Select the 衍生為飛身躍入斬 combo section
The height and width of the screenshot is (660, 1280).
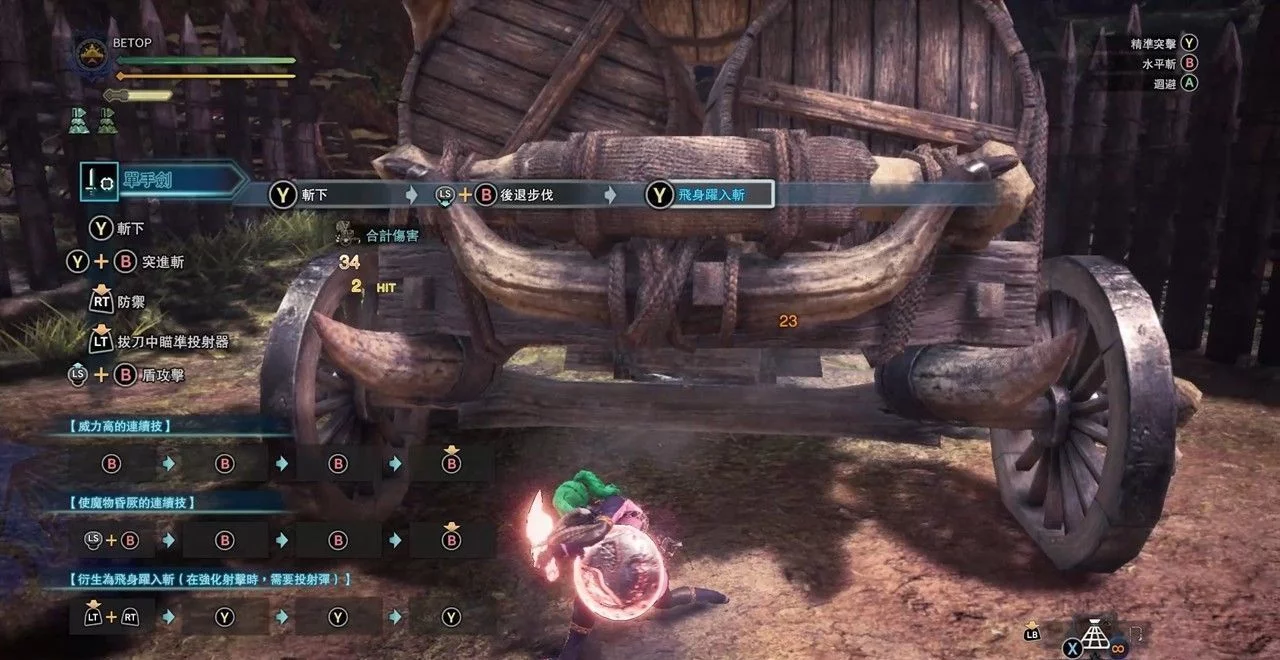tap(210, 579)
